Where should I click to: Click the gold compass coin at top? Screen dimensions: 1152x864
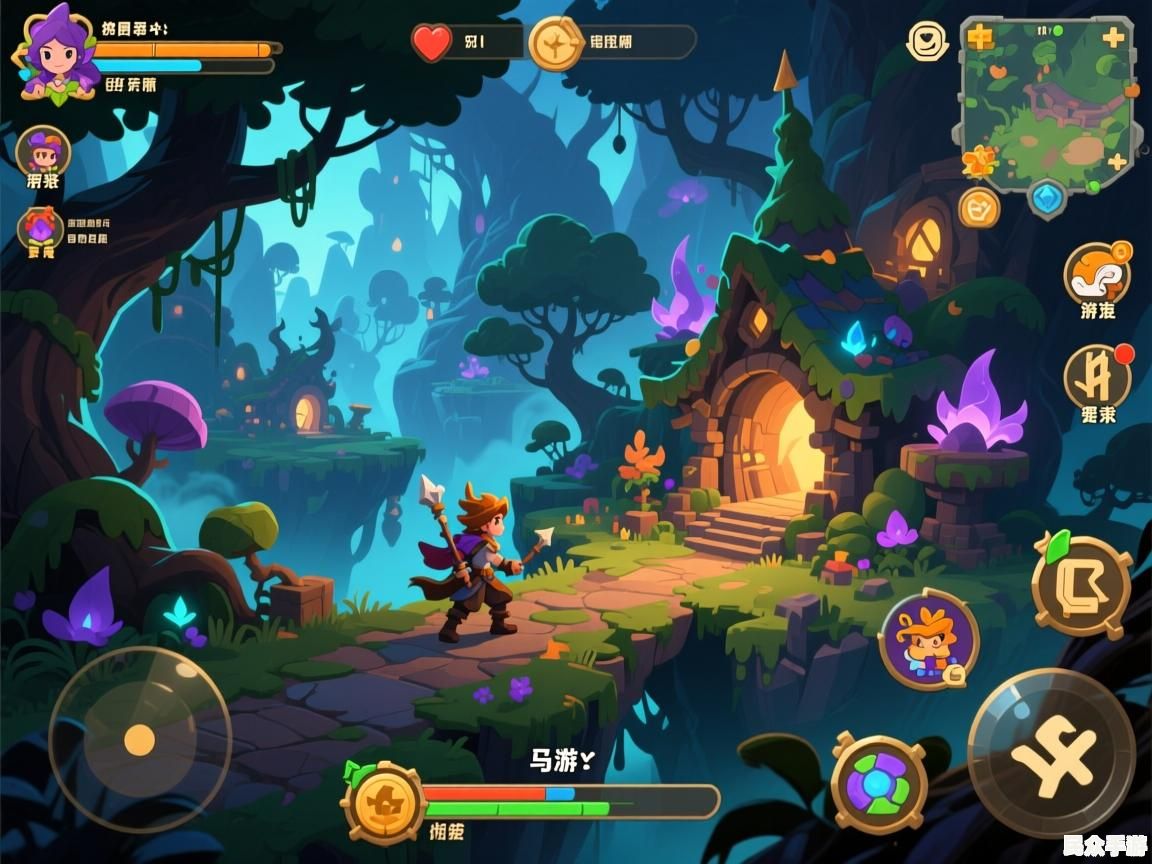tap(554, 44)
